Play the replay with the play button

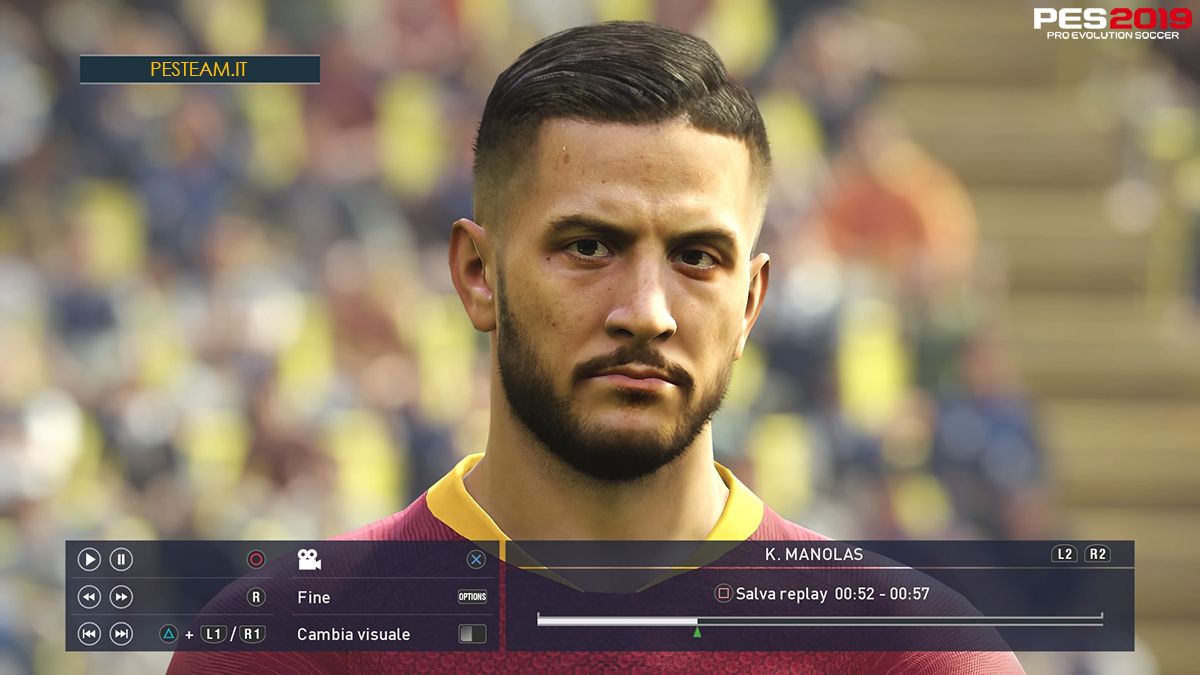(x=89, y=560)
